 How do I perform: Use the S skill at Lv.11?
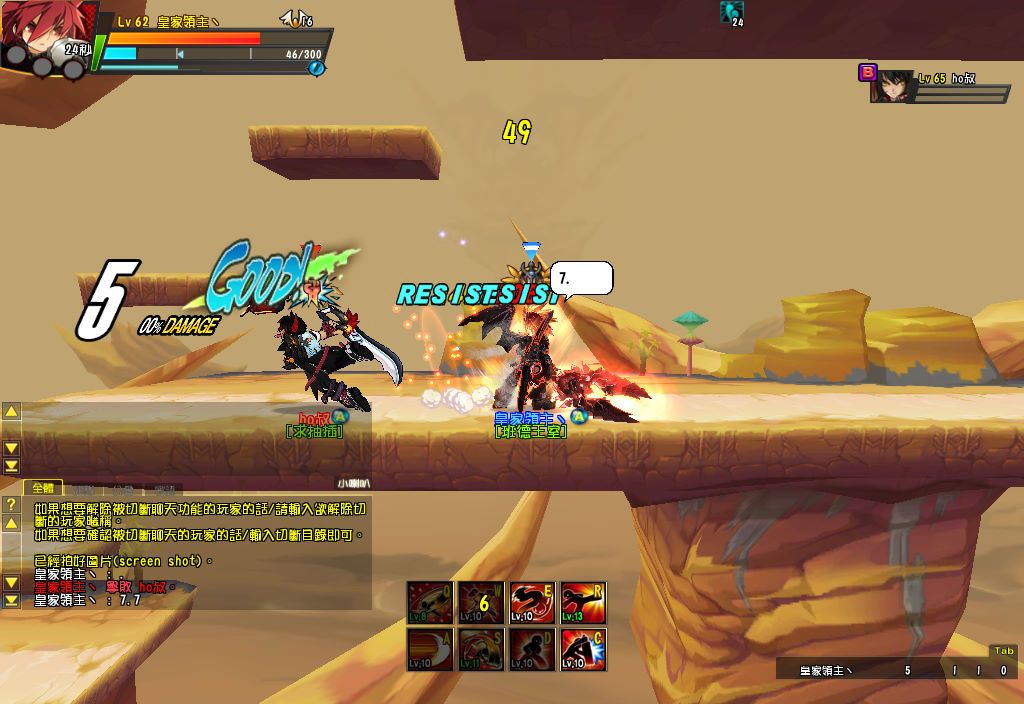tap(481, 650)
